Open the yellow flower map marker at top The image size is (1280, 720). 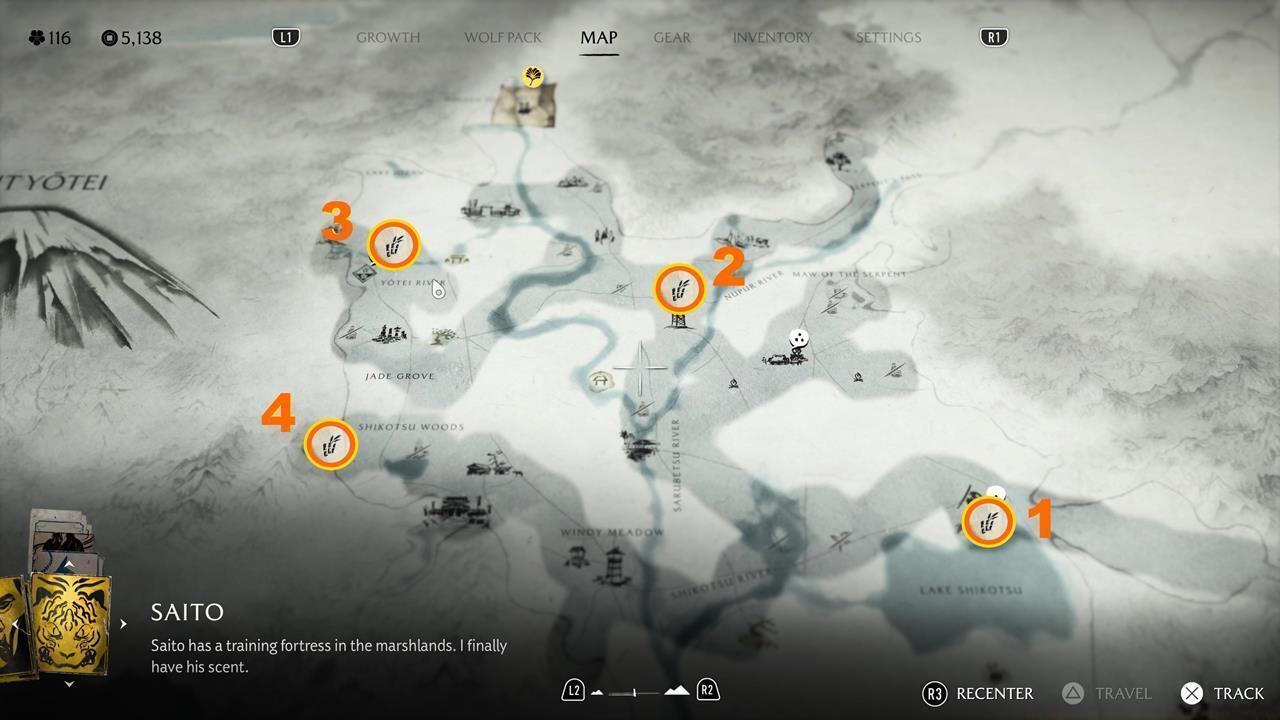533,77
